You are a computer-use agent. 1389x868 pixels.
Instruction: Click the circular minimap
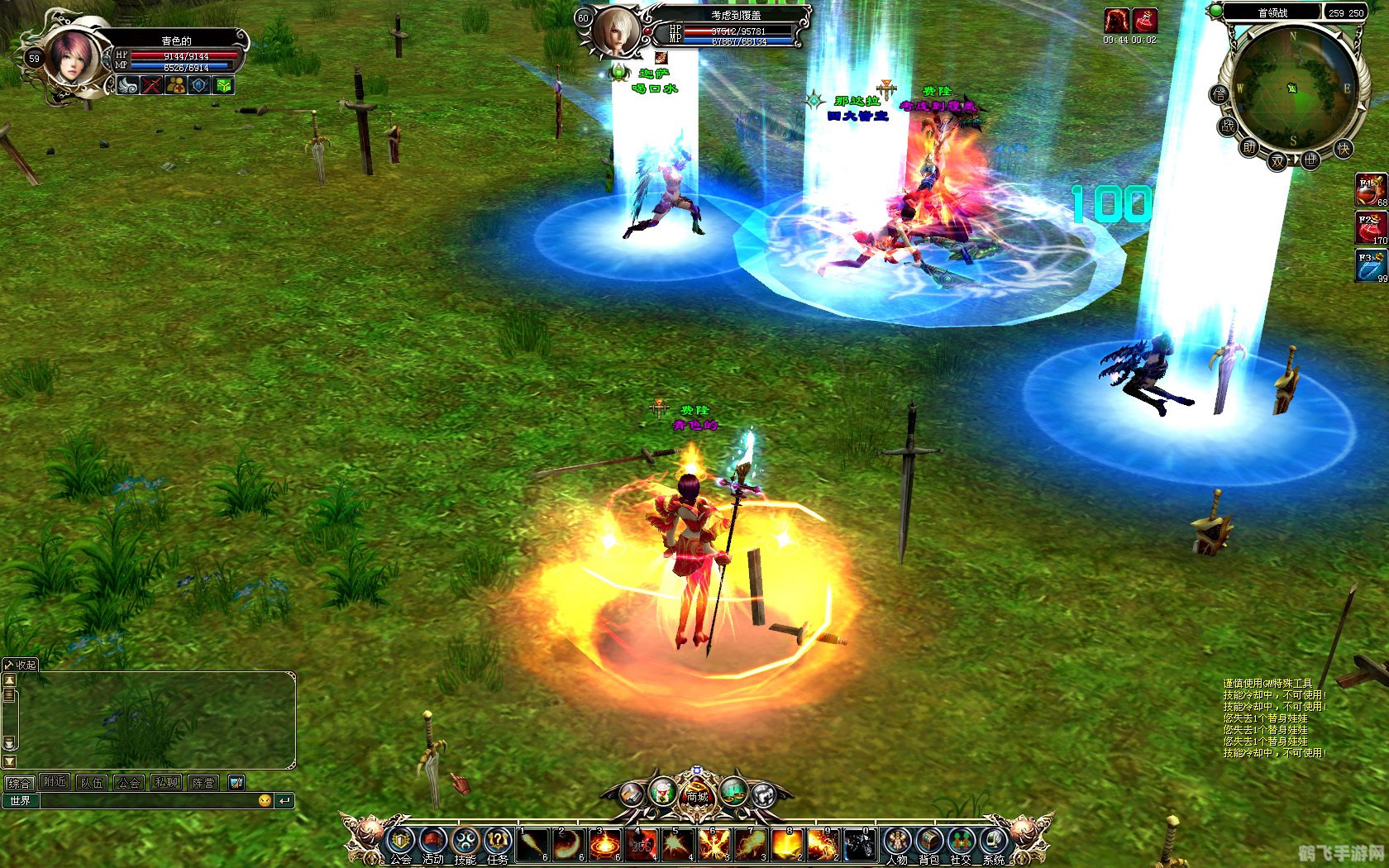coord(1294,87)
